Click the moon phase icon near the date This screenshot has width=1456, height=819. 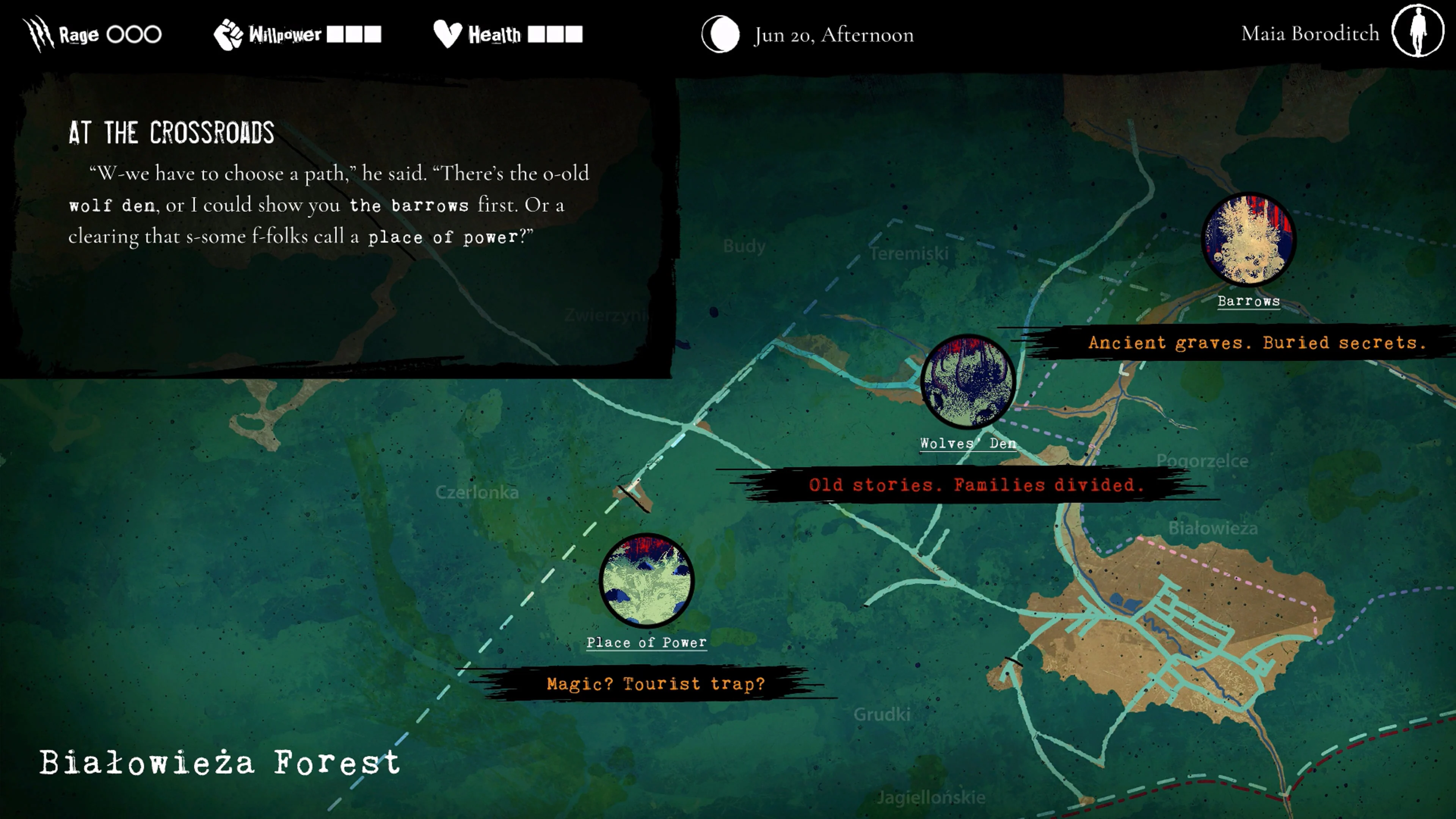pyautogui.click(x=721, y=34)
